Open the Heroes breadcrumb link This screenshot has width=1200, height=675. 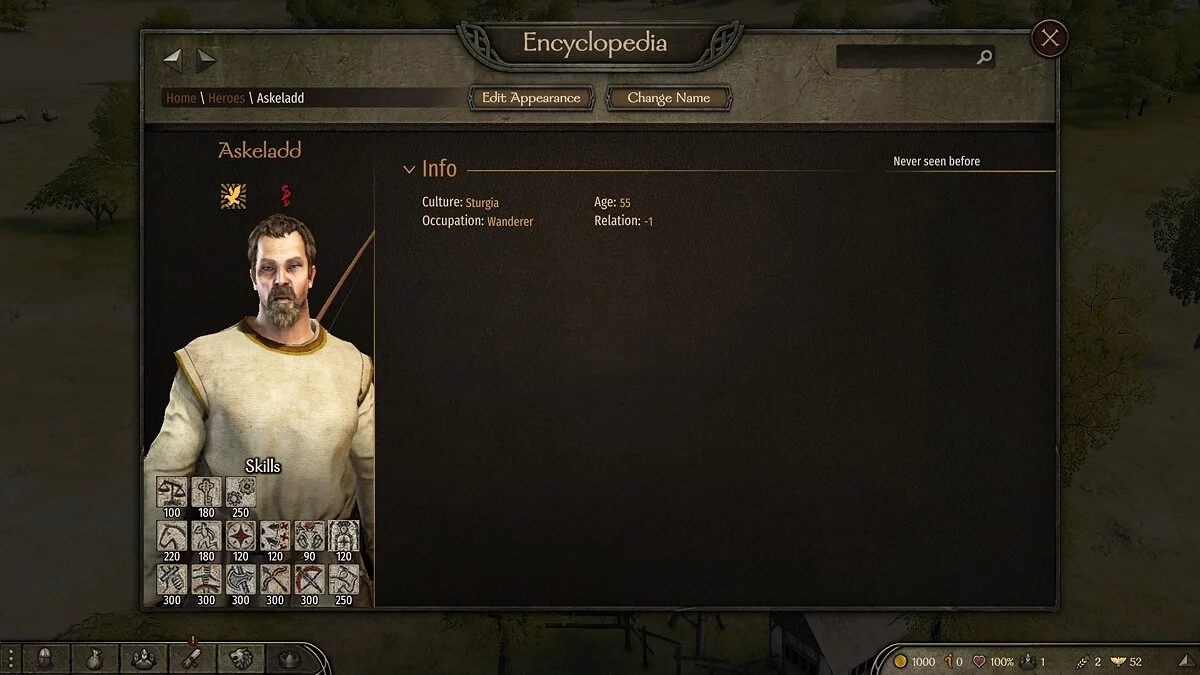click(226, 98)
